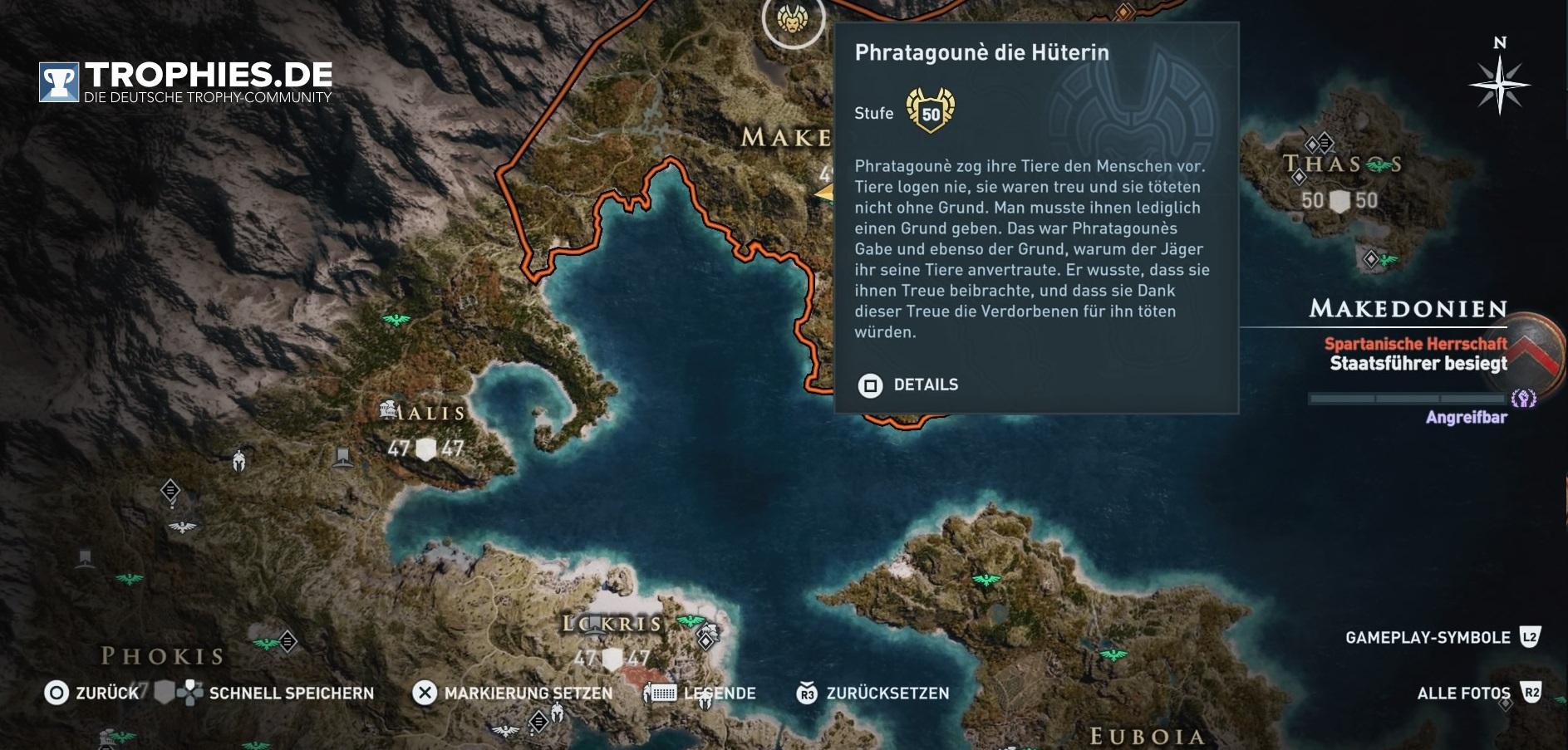Image resolution: width=1568 pixels, height=750 pixels.
Task: Select the Euboia region label
Action: click(x=1147, y=736)
